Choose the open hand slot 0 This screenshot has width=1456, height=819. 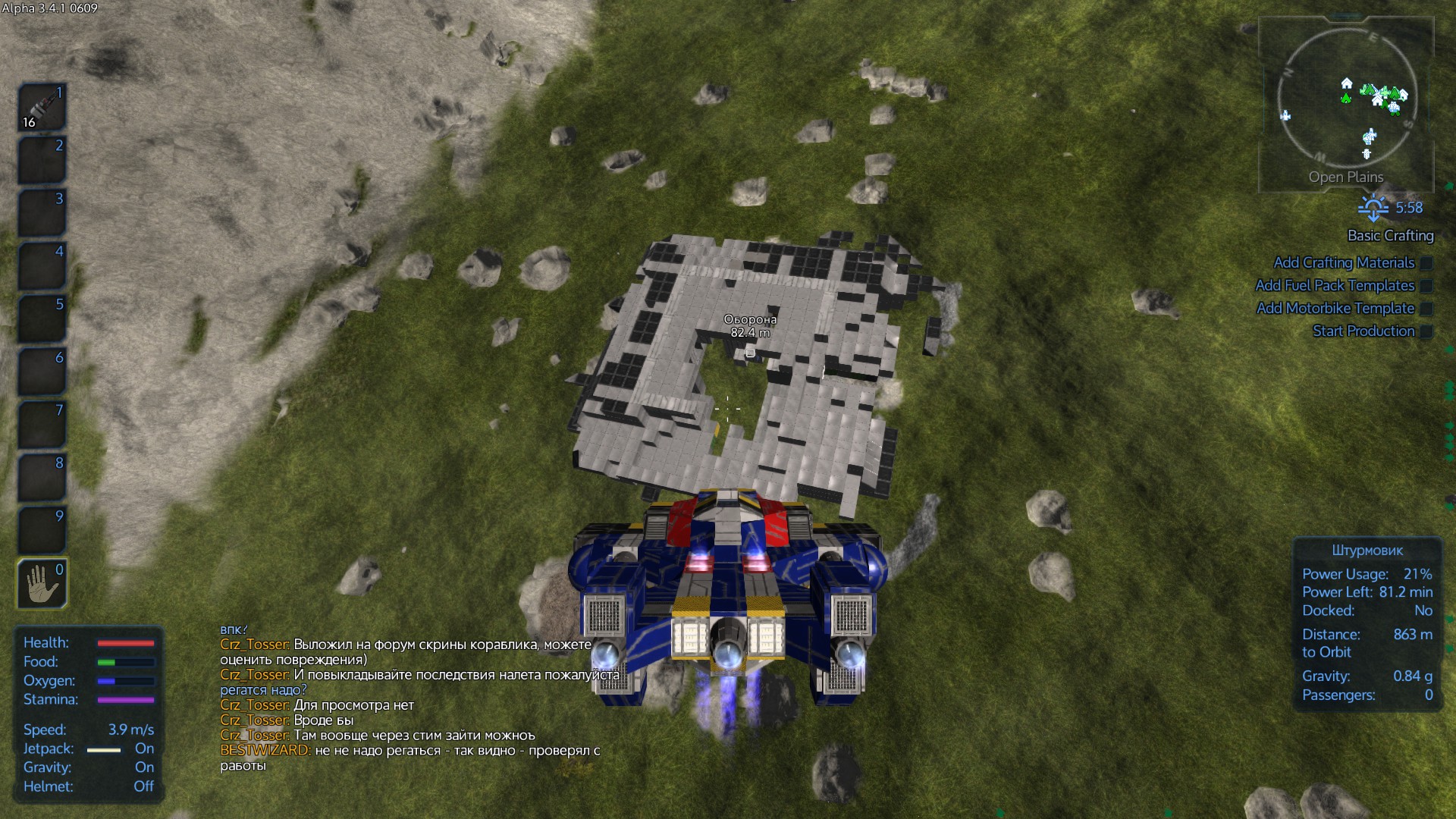(x=42, y=584)
